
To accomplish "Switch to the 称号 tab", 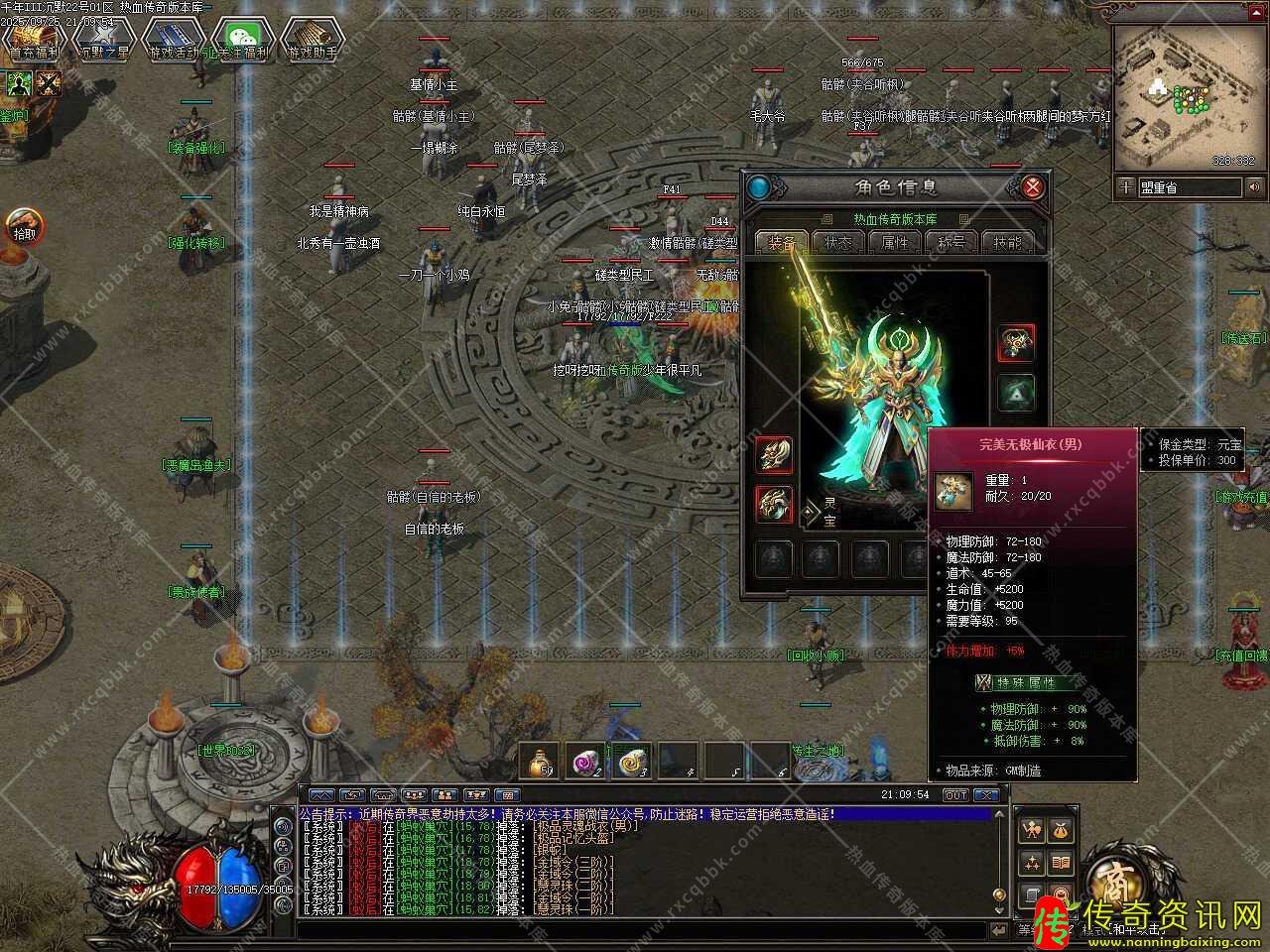I will (x=951, y=242).
